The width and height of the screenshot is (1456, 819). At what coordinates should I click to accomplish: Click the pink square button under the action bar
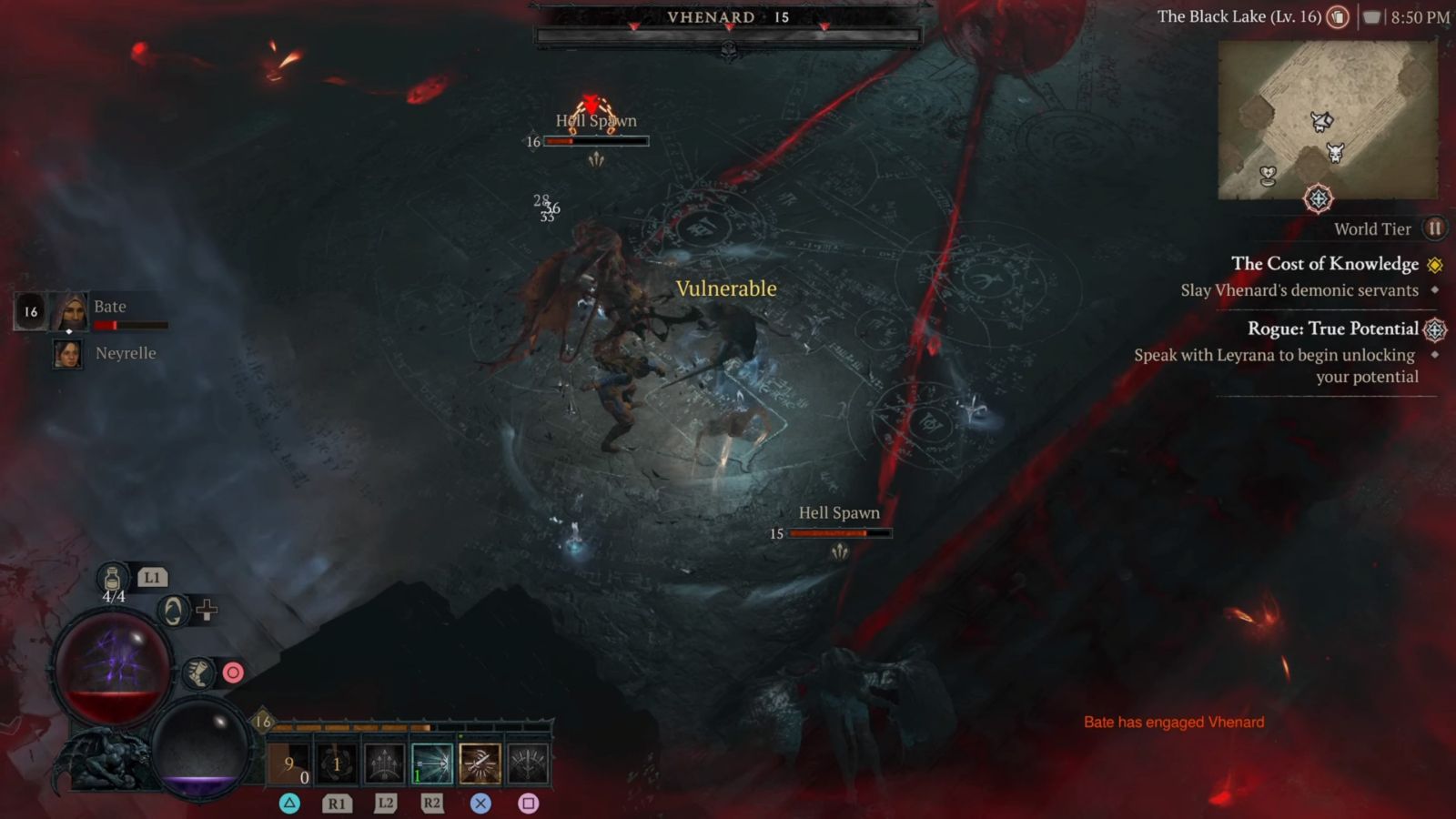[529, 801]
